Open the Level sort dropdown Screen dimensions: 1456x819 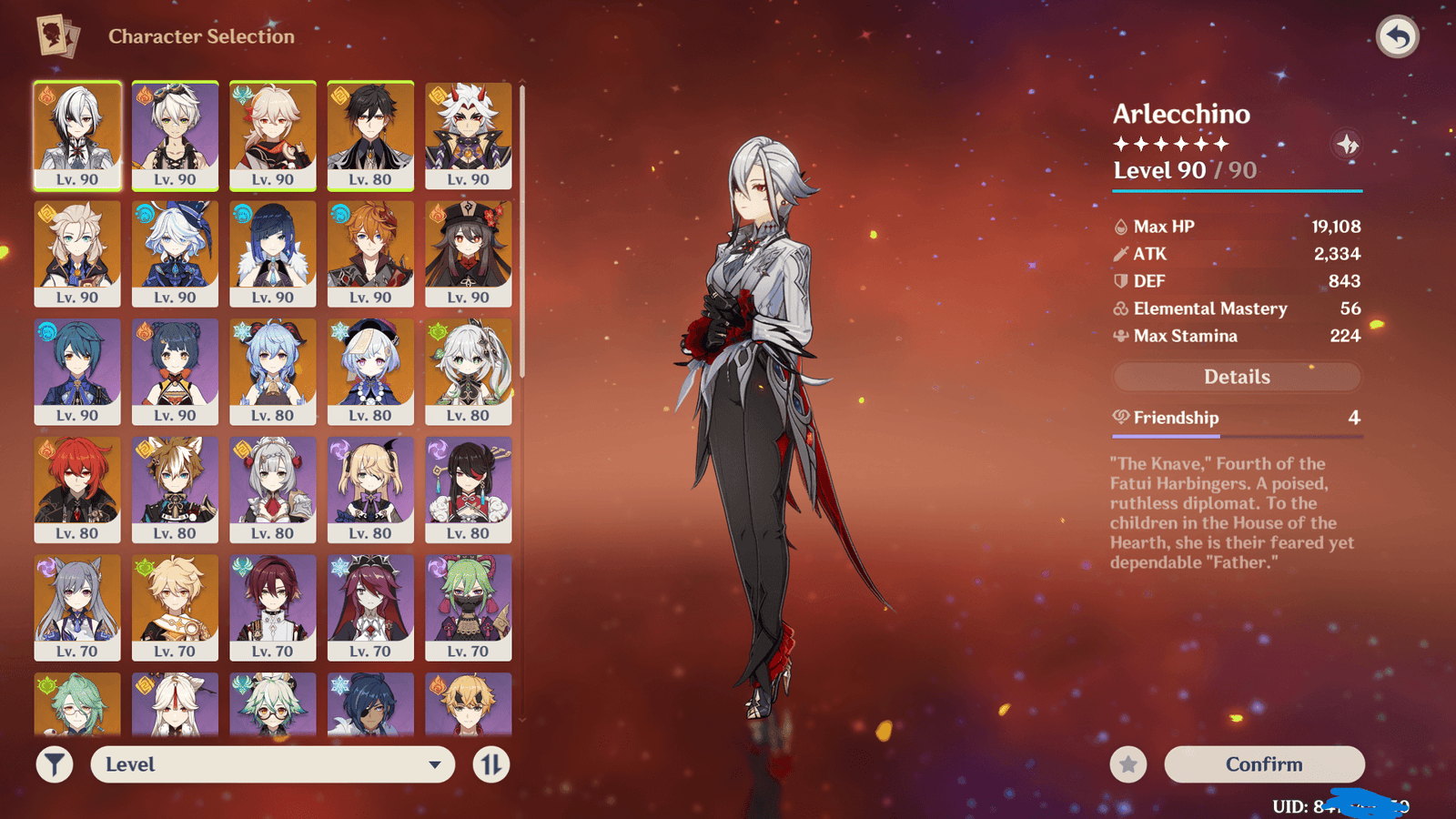pyautogui.click(x=272, y=764)
